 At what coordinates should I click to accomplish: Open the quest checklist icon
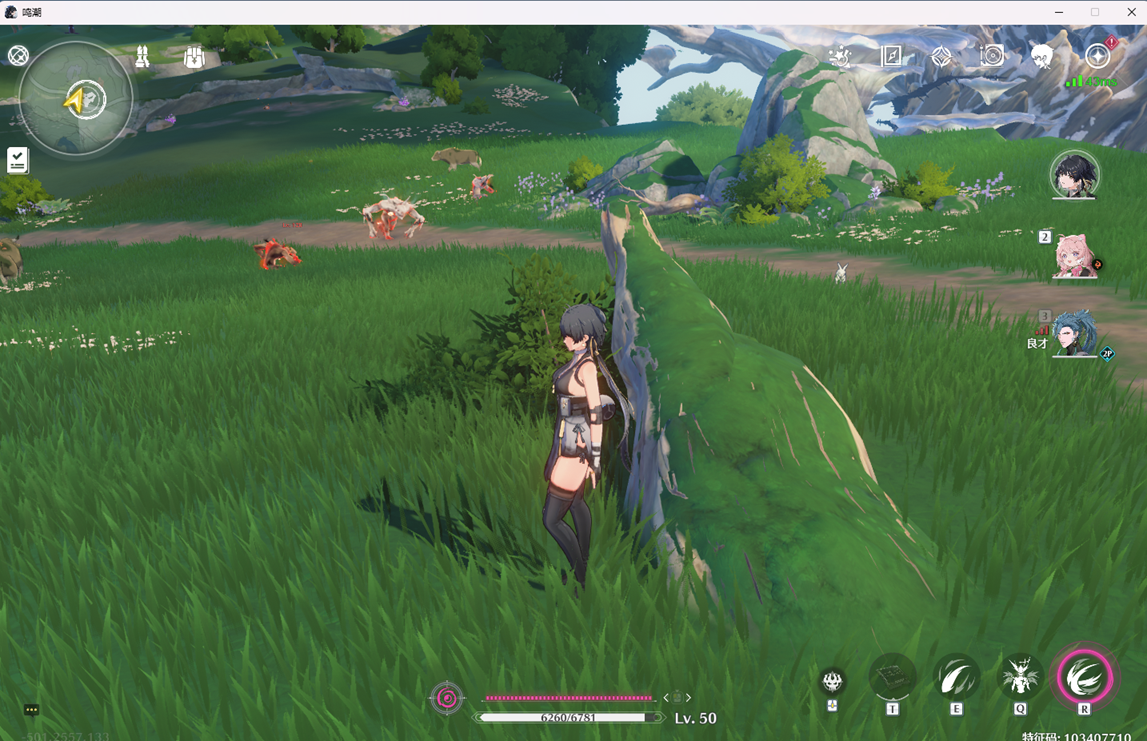18,160
